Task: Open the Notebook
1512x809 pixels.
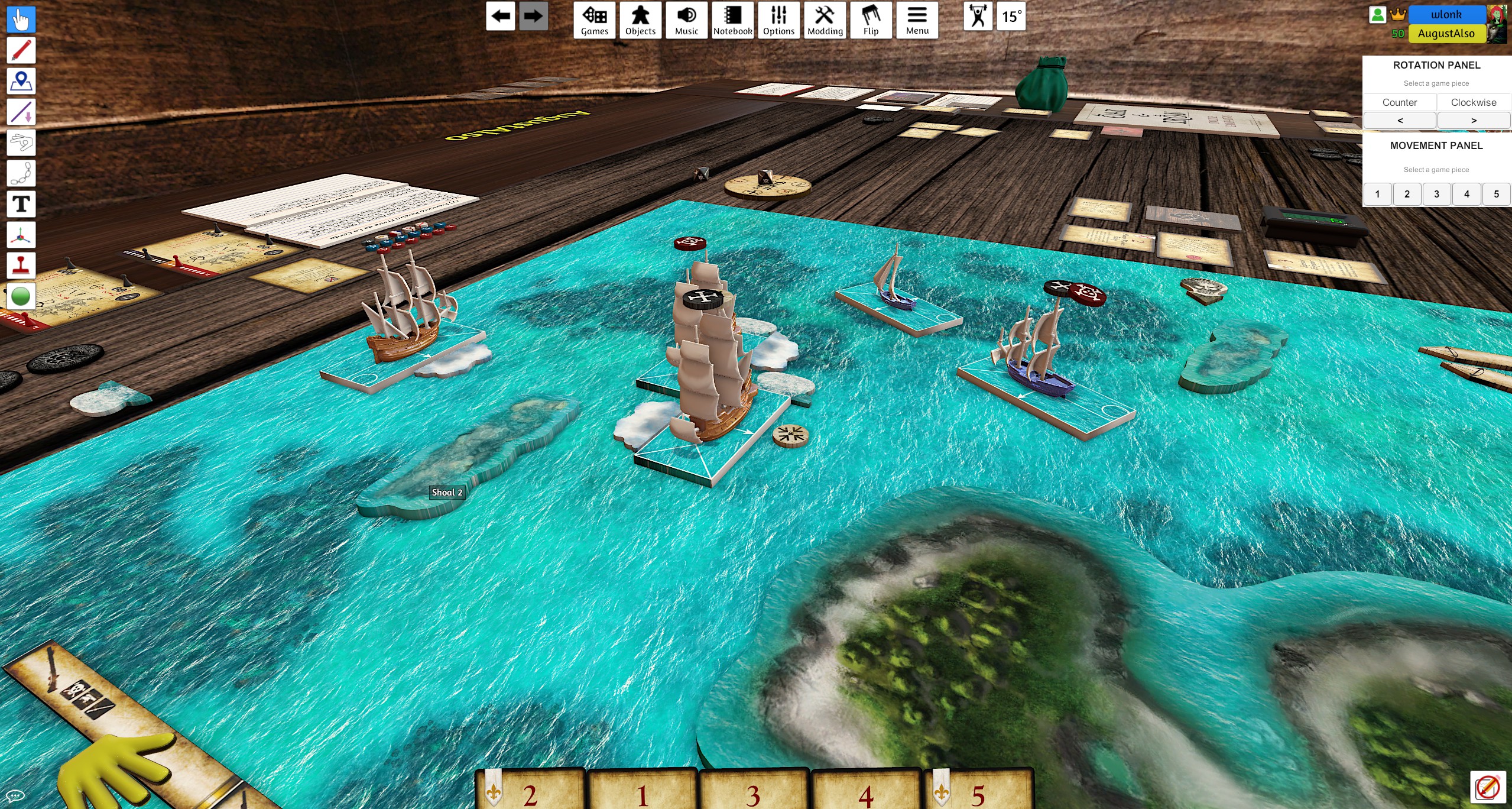Action: (x=732, y=20)
